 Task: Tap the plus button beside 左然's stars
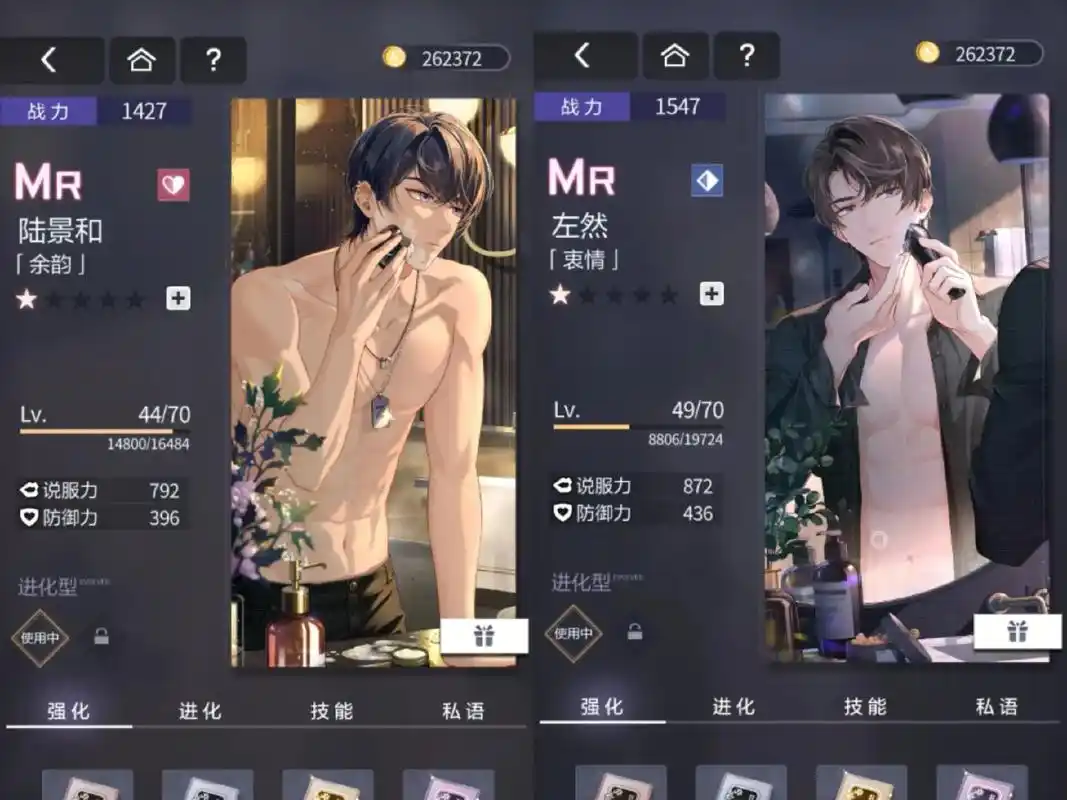711,294
